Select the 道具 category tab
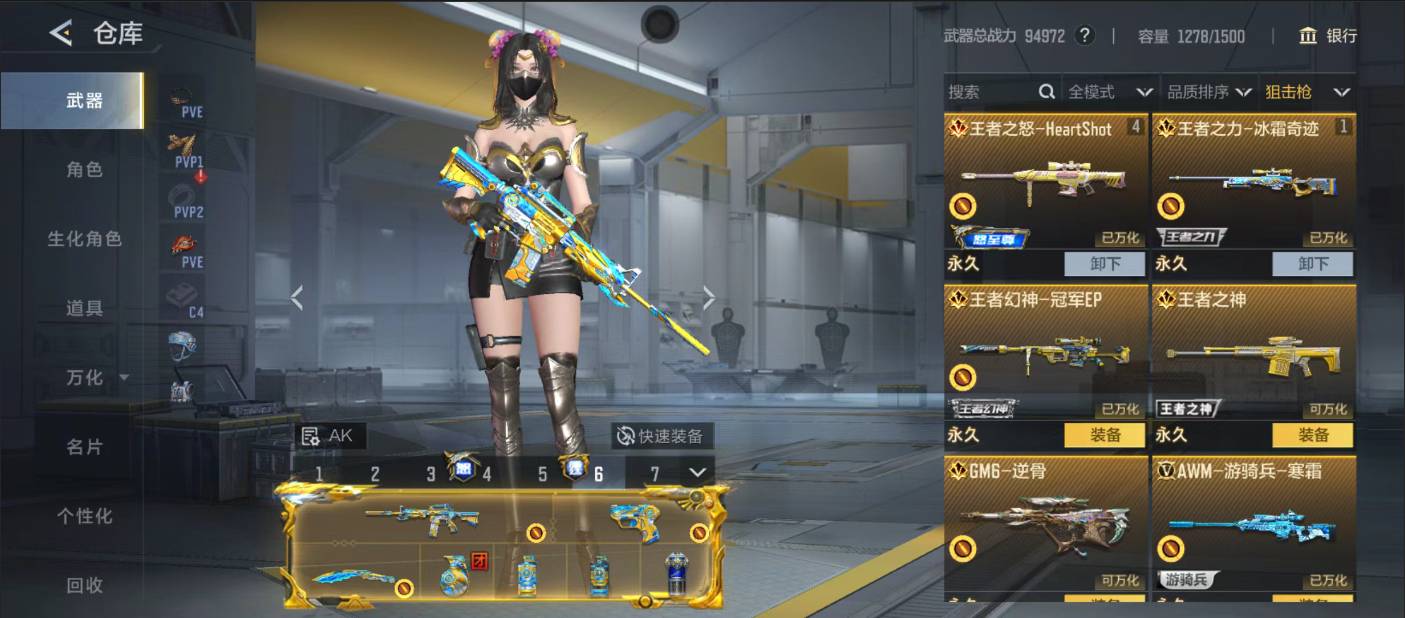This screenshot has height=618, width=1405. (84, 308)
